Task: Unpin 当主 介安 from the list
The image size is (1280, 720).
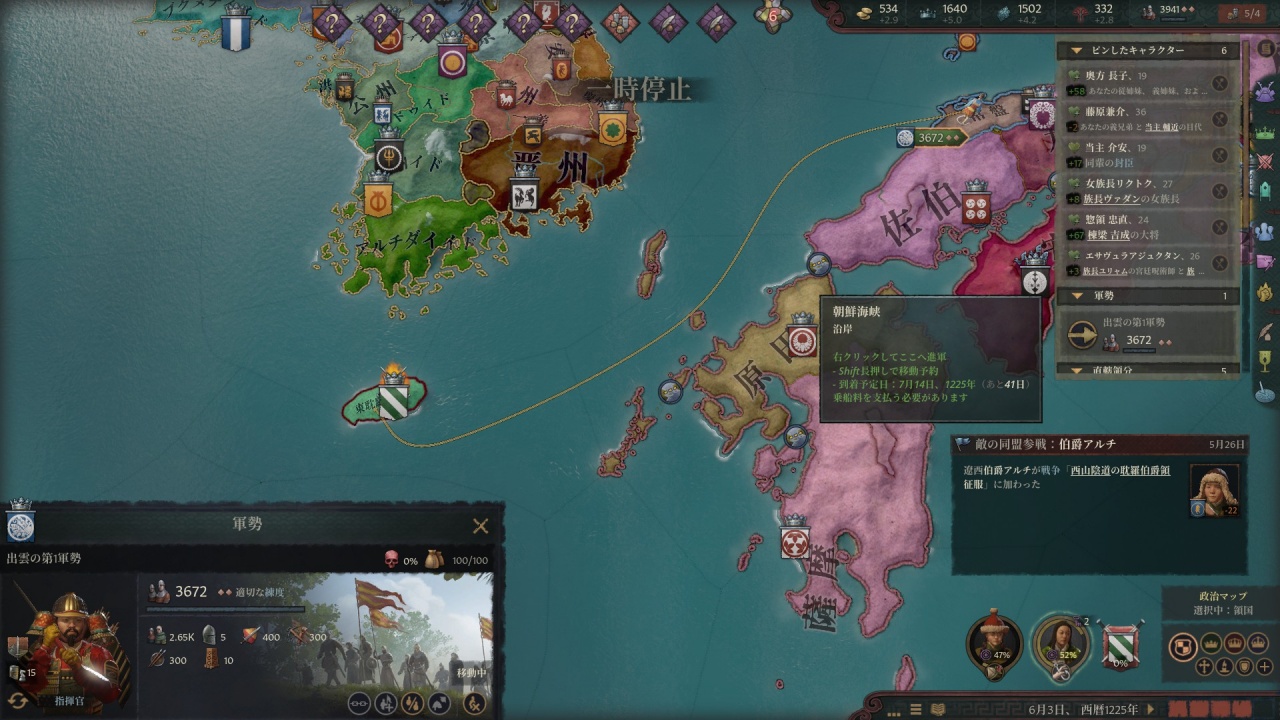Action: point(1219,155)
